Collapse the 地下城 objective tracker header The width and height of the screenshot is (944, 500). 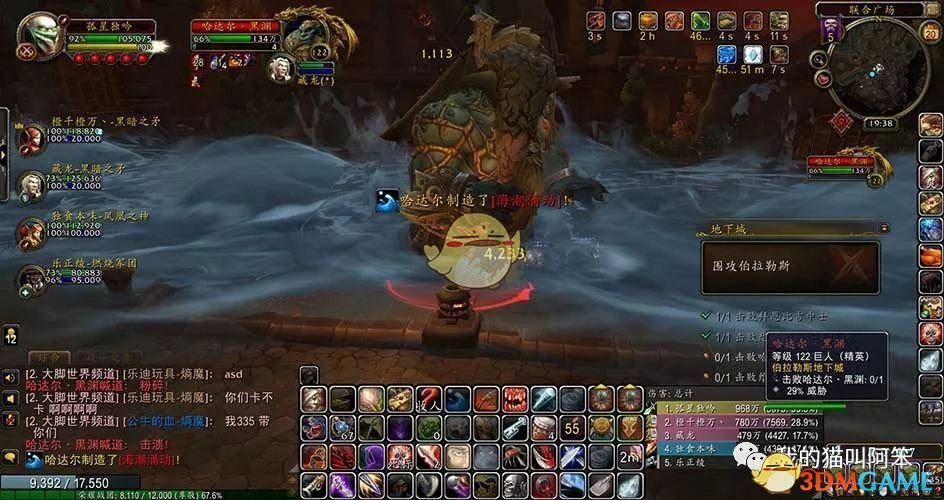pyautogui.click(x=884, y=229)
